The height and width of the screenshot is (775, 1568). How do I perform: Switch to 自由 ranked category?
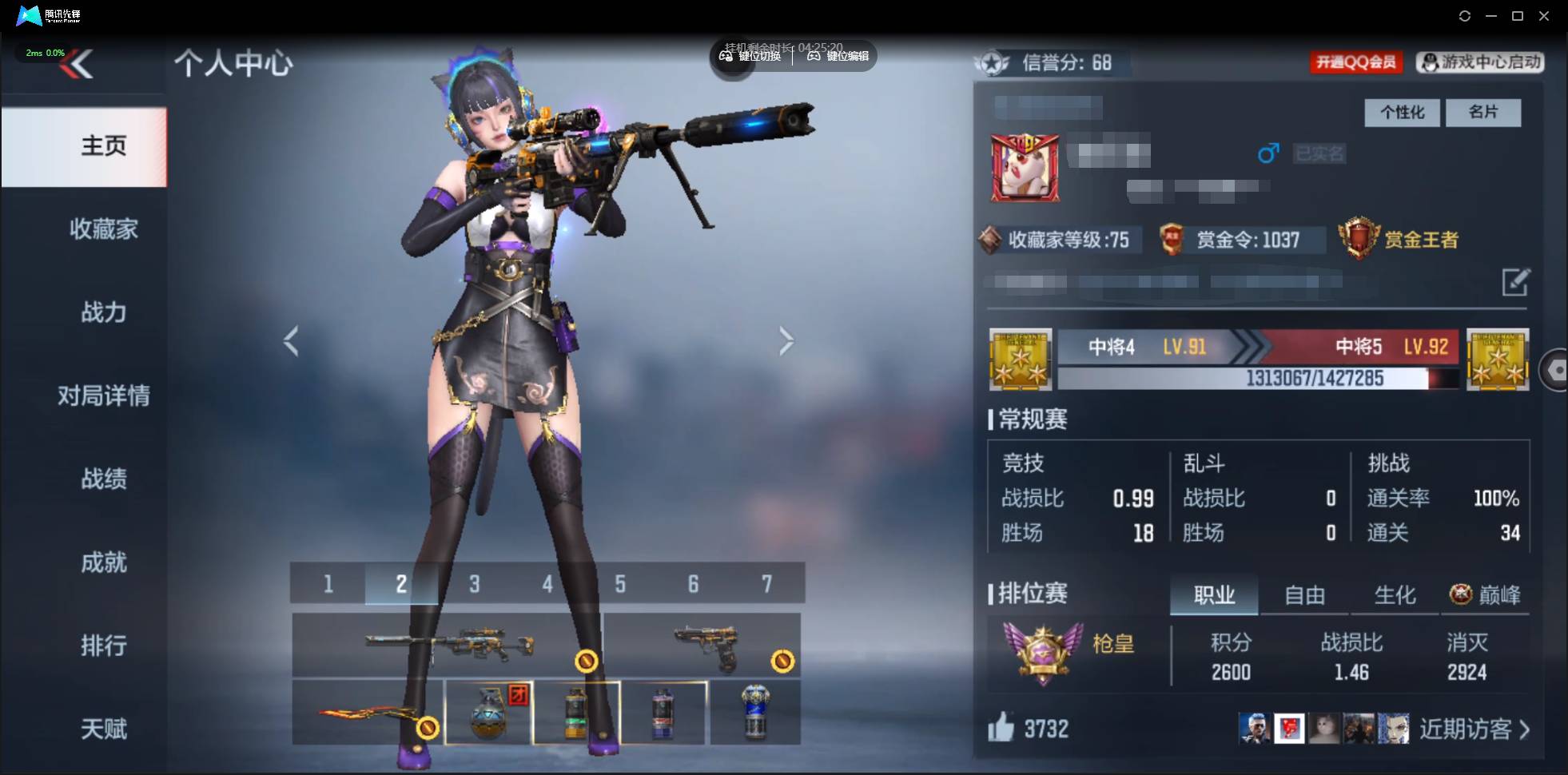tap(1304, 594)
